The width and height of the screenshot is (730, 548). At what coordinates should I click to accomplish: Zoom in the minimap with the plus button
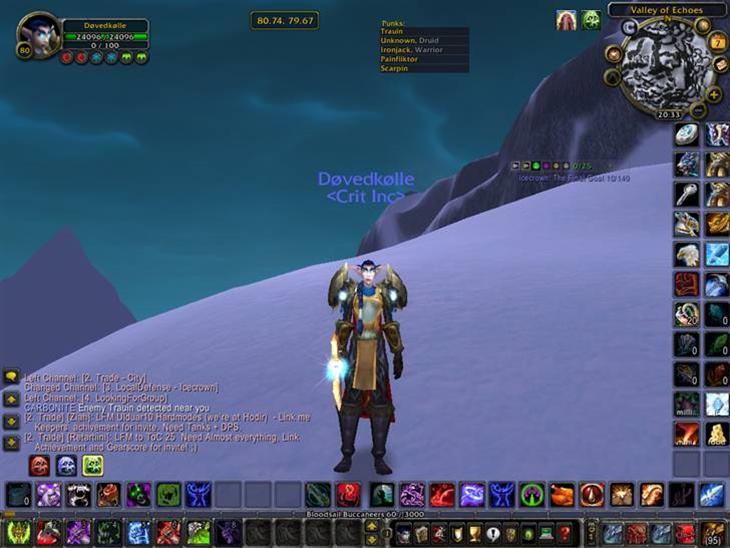point(713,93)
